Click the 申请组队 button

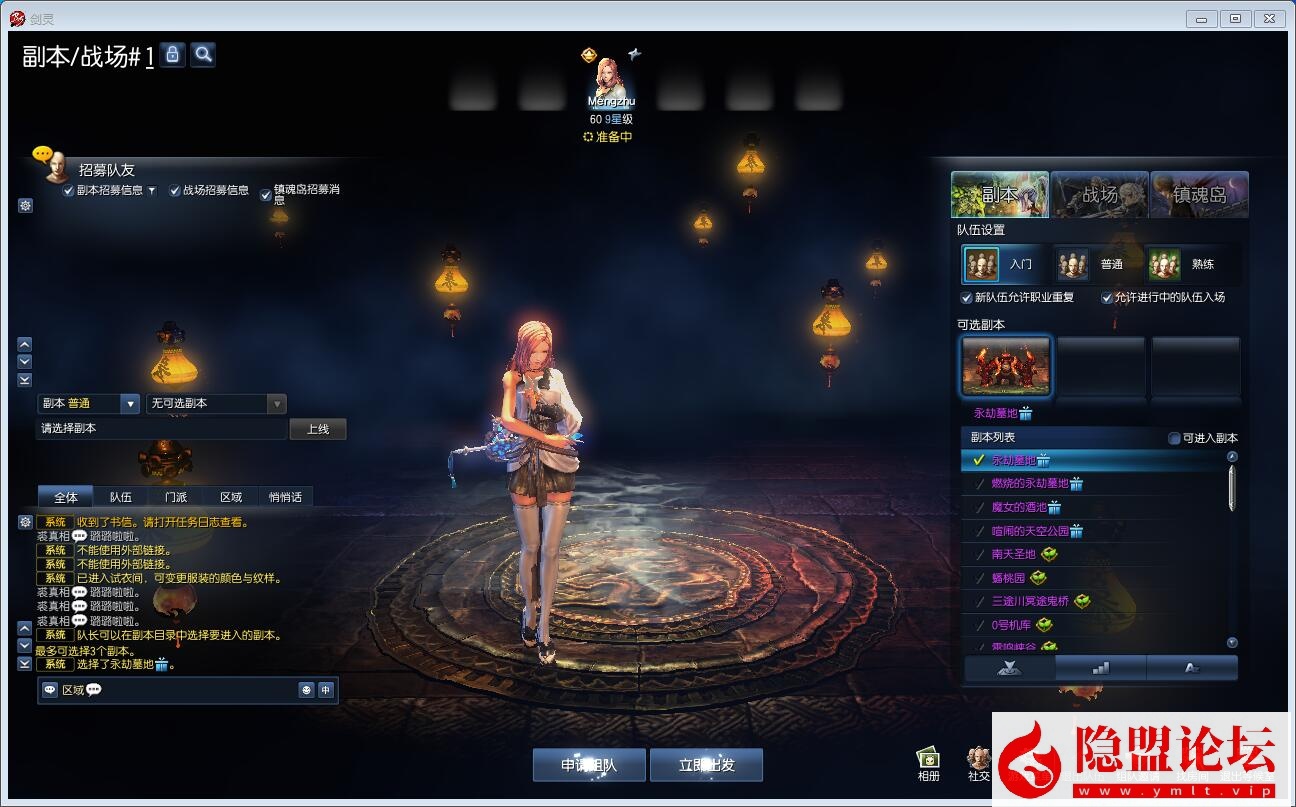pyautogui.click(x=589, y=765)
